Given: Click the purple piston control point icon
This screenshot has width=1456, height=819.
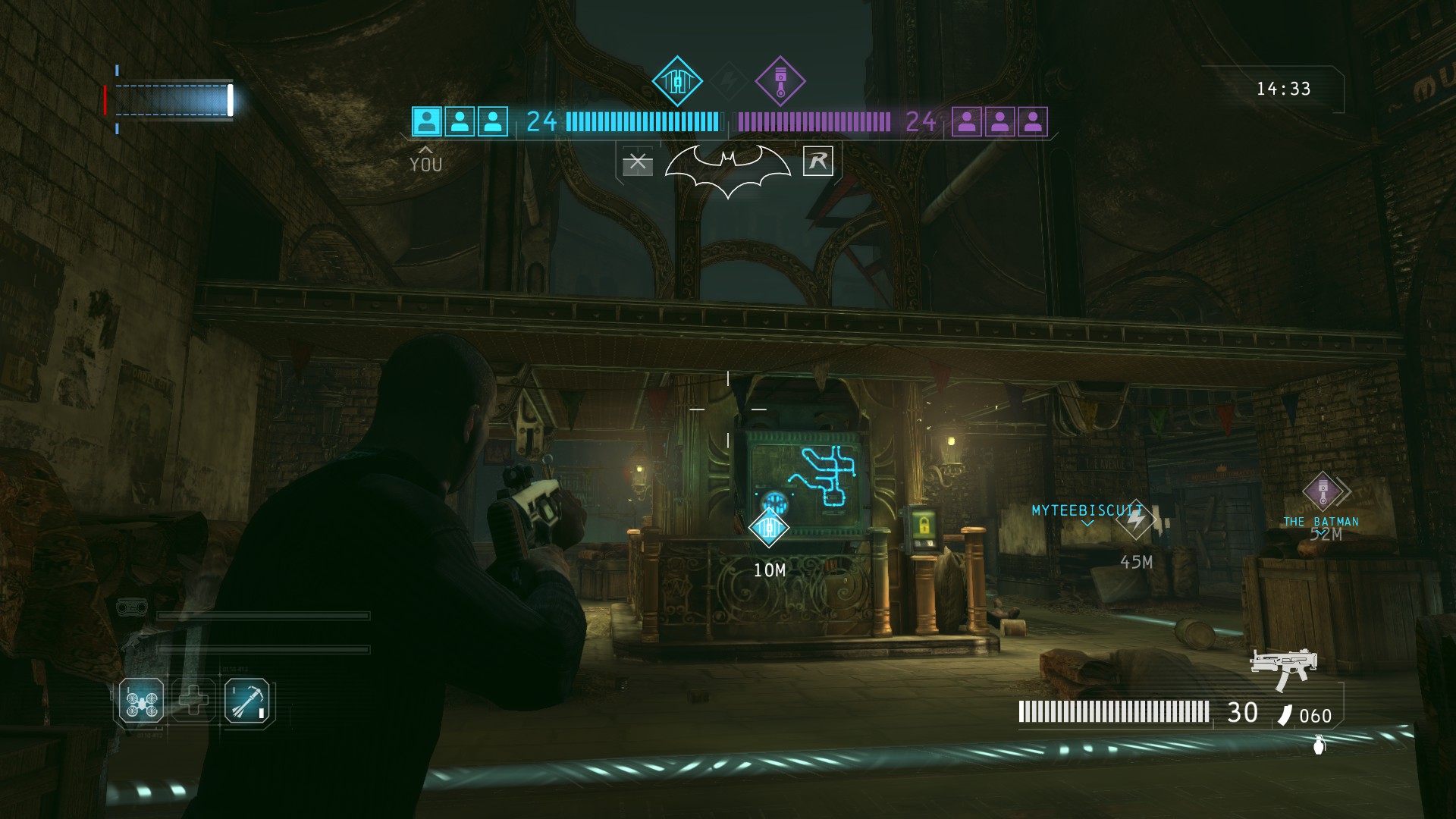Looking at the screenshot, I should 780,81.
